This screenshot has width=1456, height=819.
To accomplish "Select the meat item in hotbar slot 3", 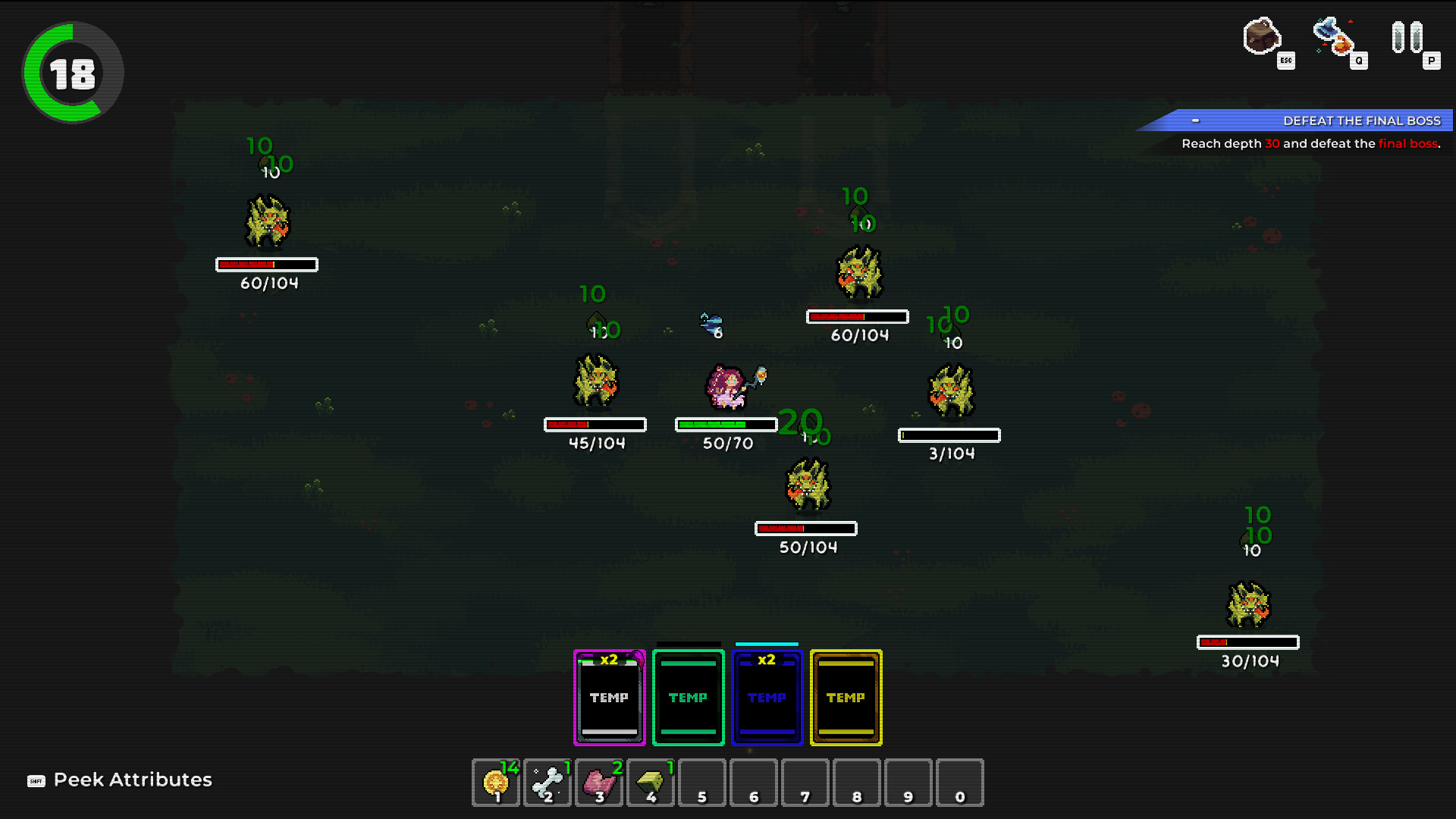I will click(598, 782).
